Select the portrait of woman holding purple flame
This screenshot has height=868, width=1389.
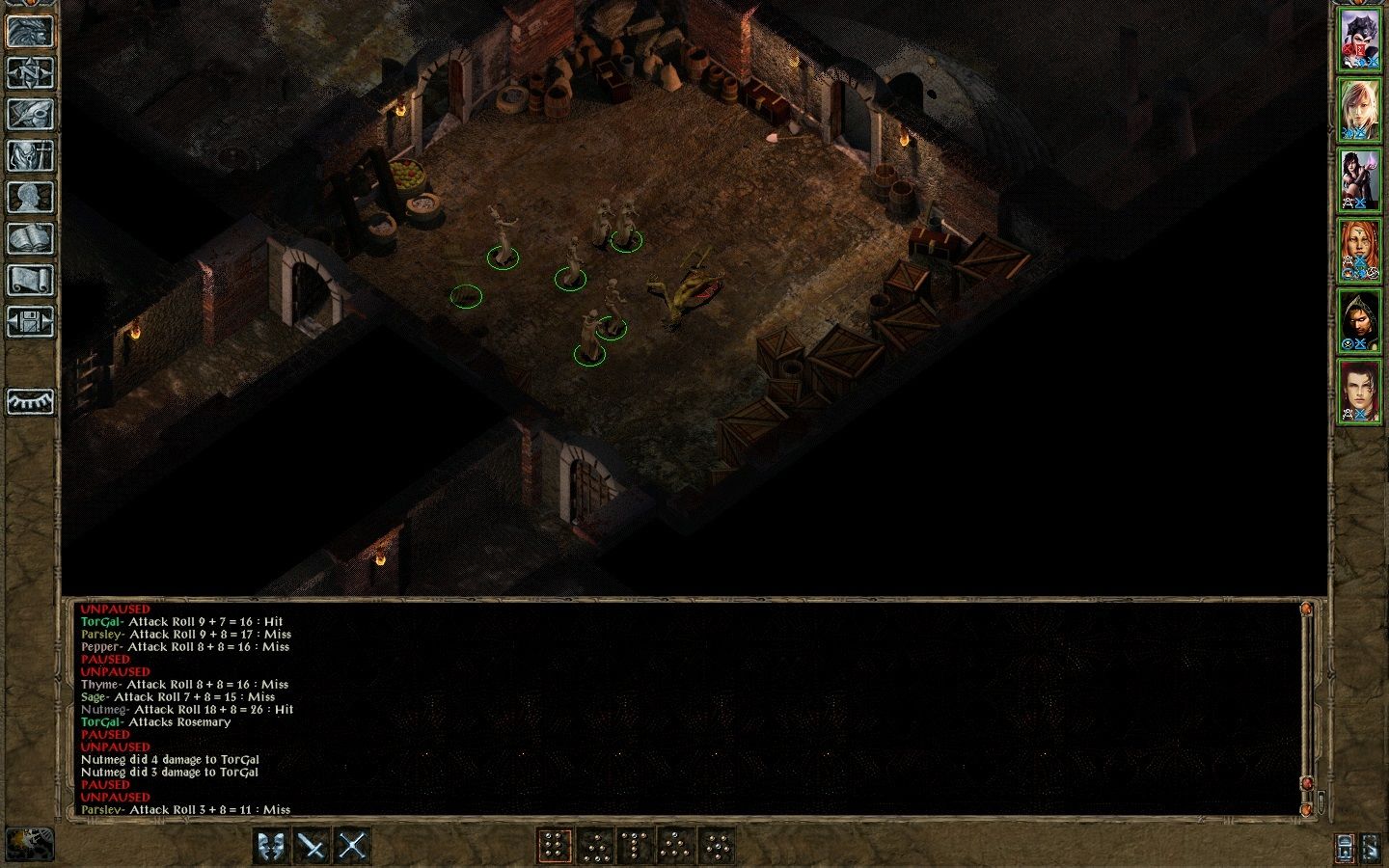1359,179
